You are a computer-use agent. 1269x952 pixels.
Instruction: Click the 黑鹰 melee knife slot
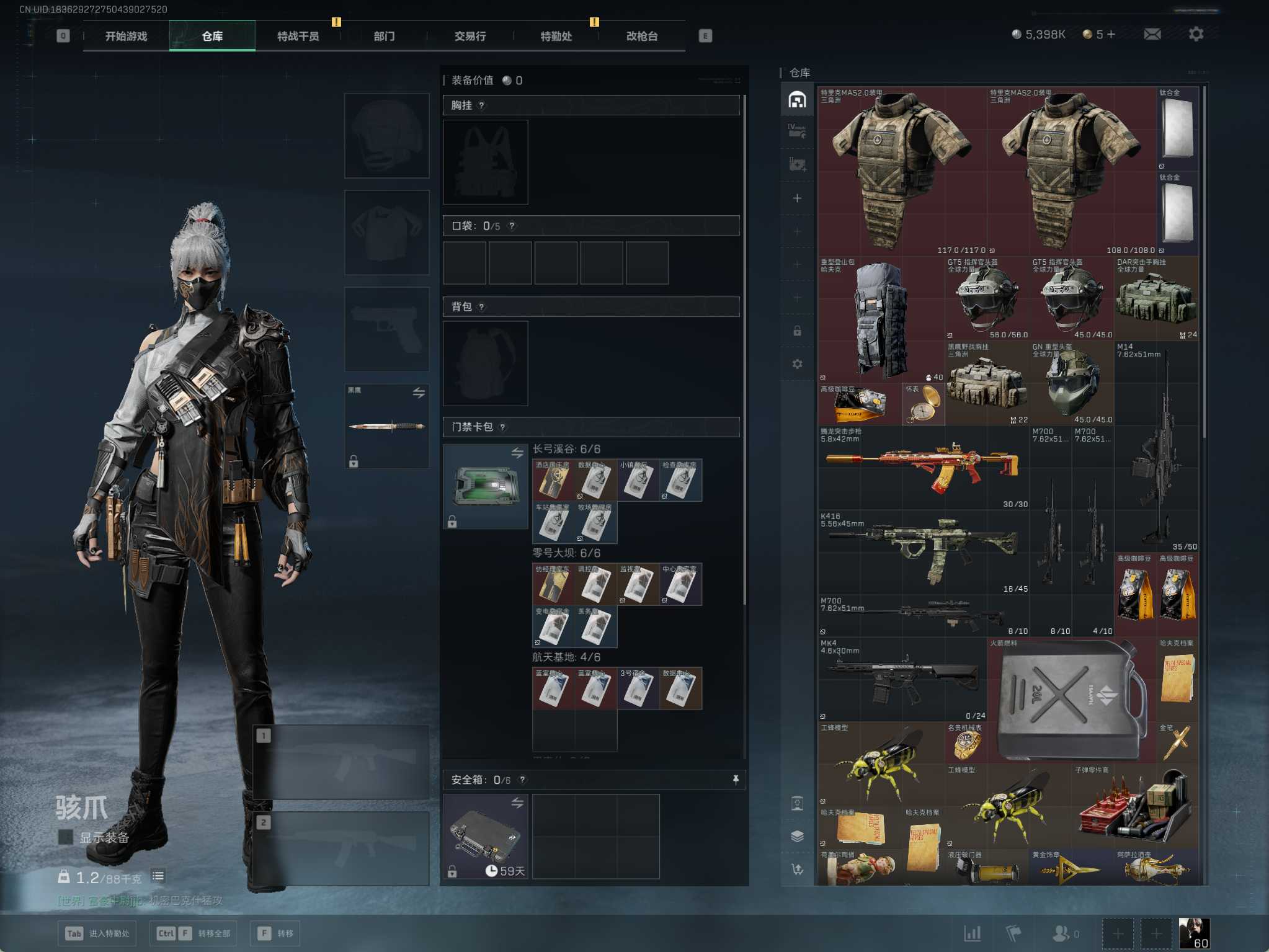pyautogui.click(x=386, y=425)
